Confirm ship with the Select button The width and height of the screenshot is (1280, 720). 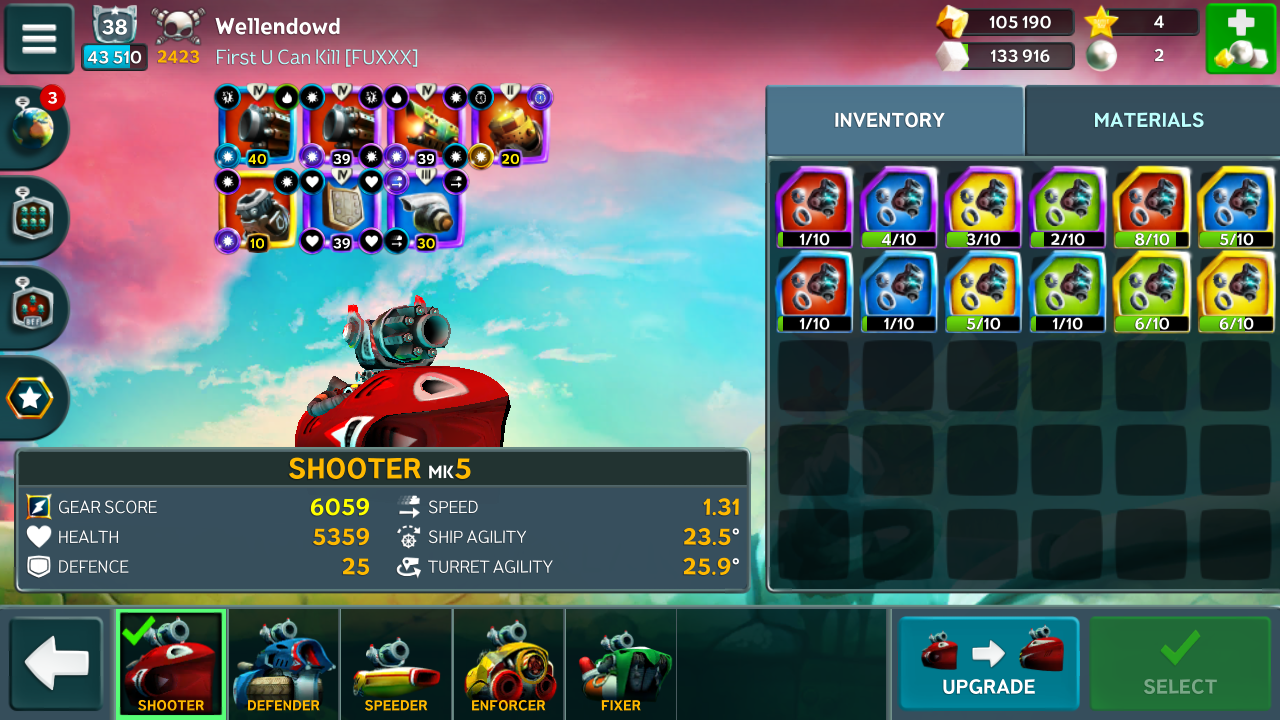1180,663
